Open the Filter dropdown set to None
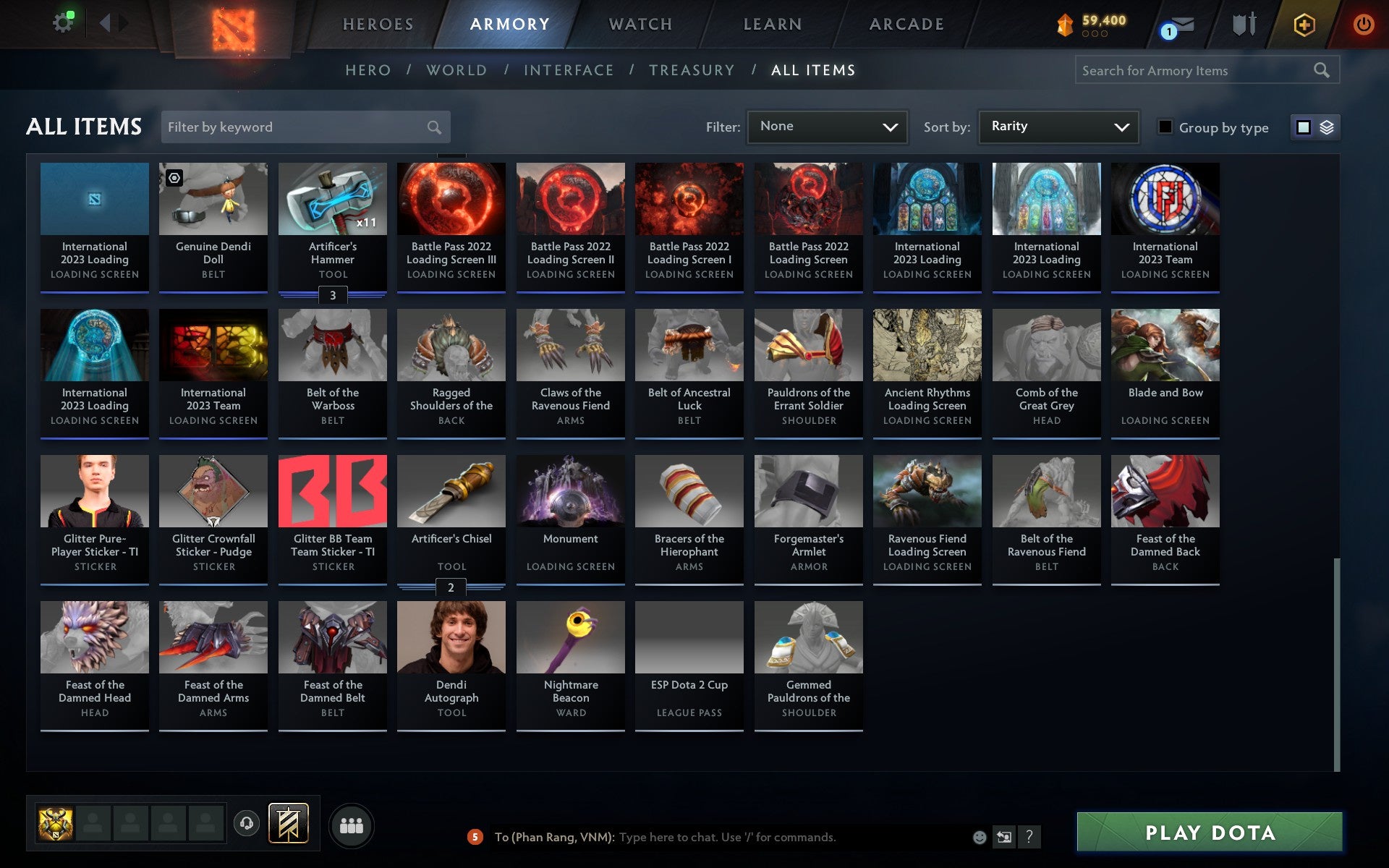Viewport: 1389px width, 868px height. (827, 127)
